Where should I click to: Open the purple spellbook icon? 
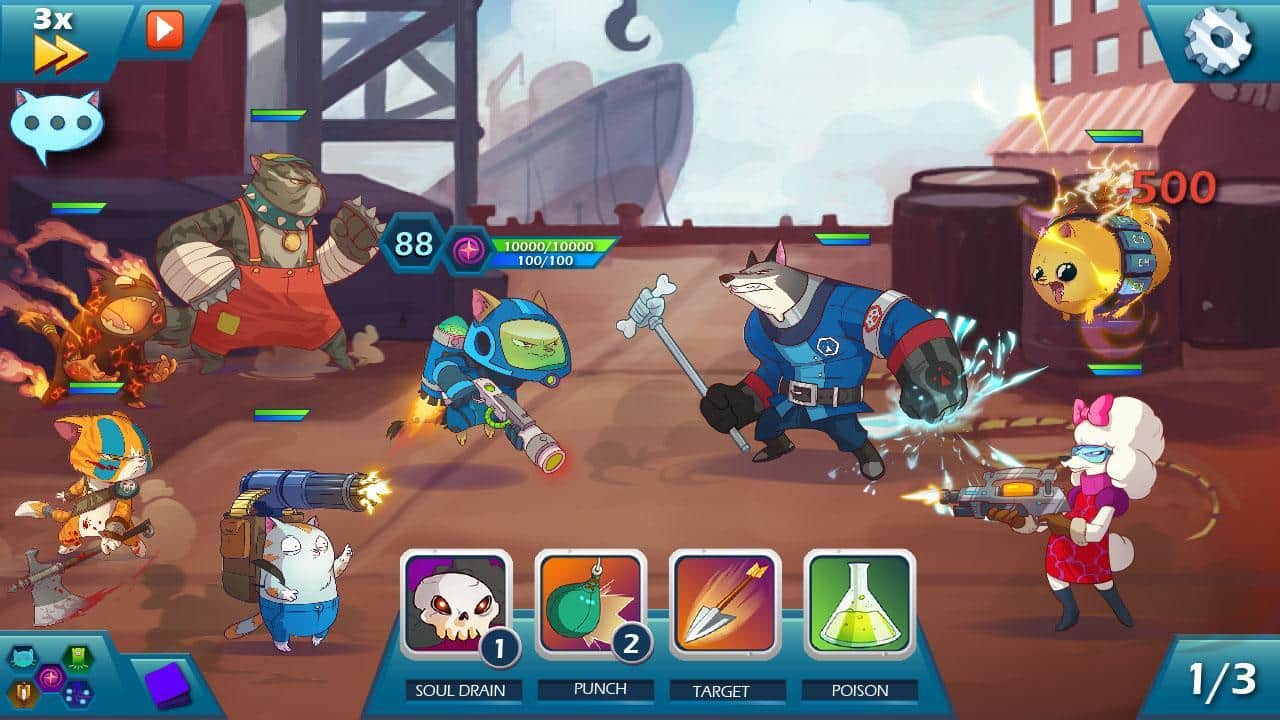tap(166, 685)
